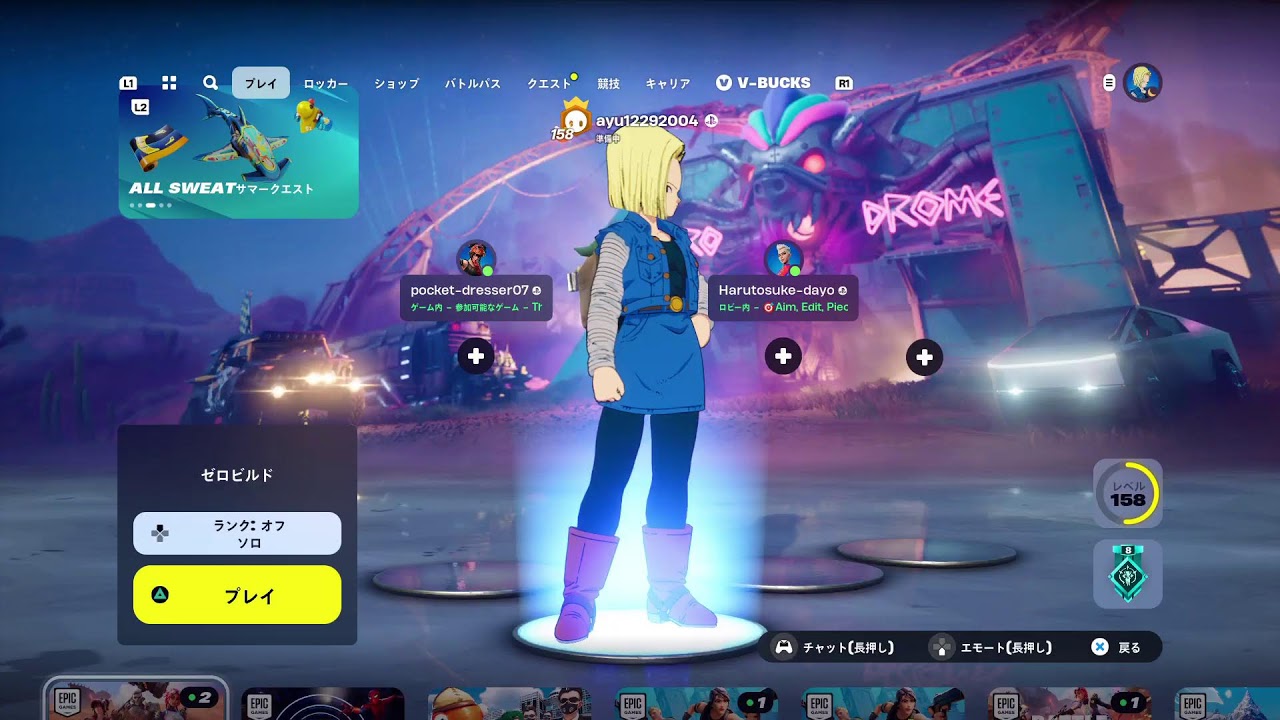1280x720 pixels.
Task: Click the plus button below pocket-dresser07
Action: 476,356
